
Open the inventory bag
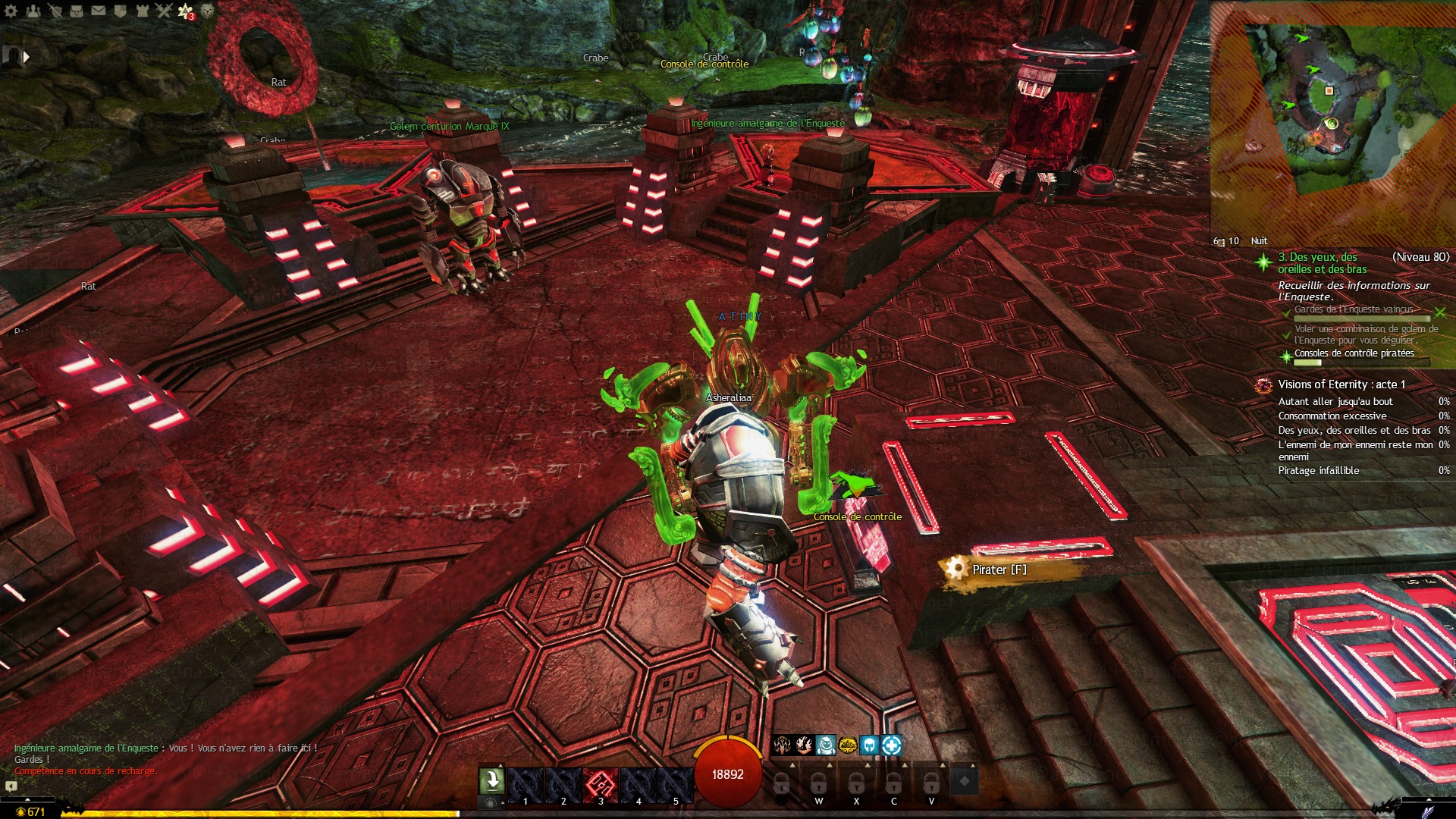tap(77, 11)
